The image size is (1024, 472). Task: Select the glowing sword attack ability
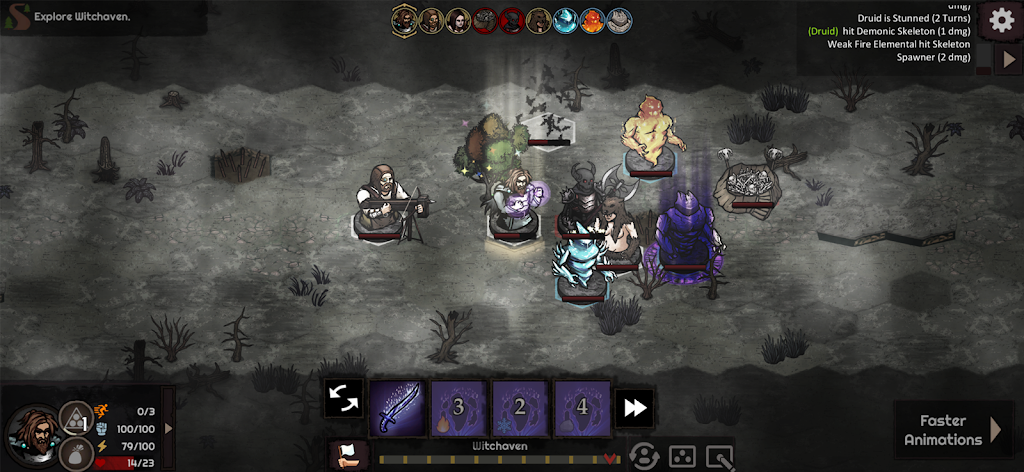click(x=397, y=407)
